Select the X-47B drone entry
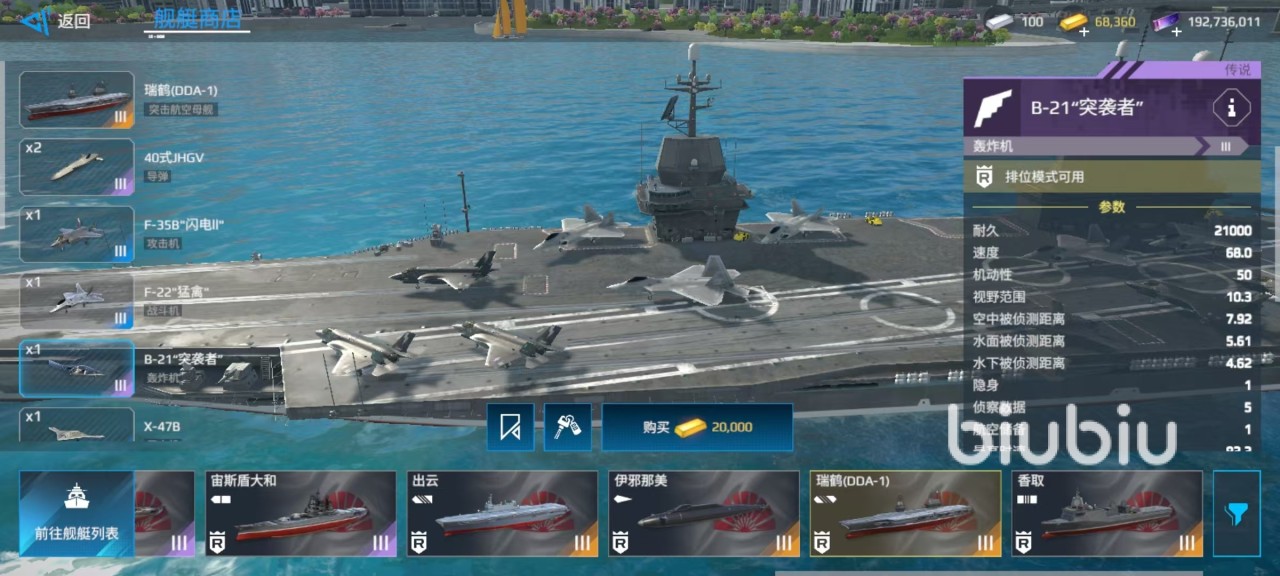 click(x=77, y=425)
